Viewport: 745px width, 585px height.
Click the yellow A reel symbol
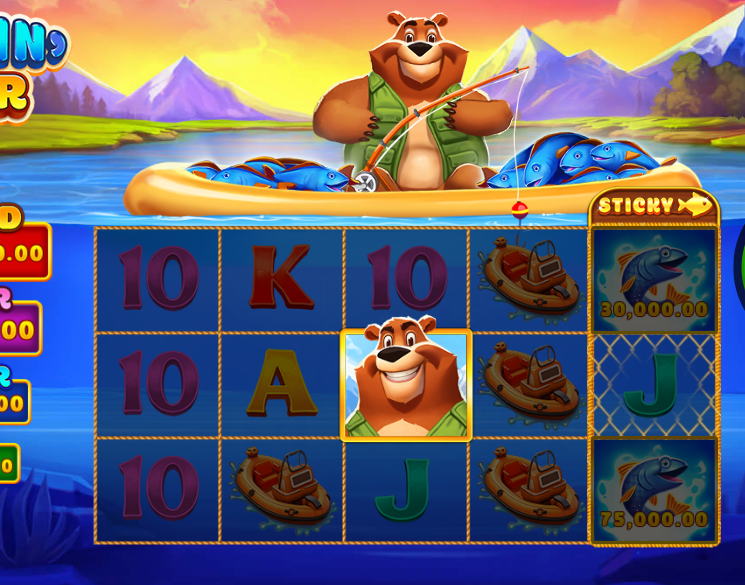[281, 385]
